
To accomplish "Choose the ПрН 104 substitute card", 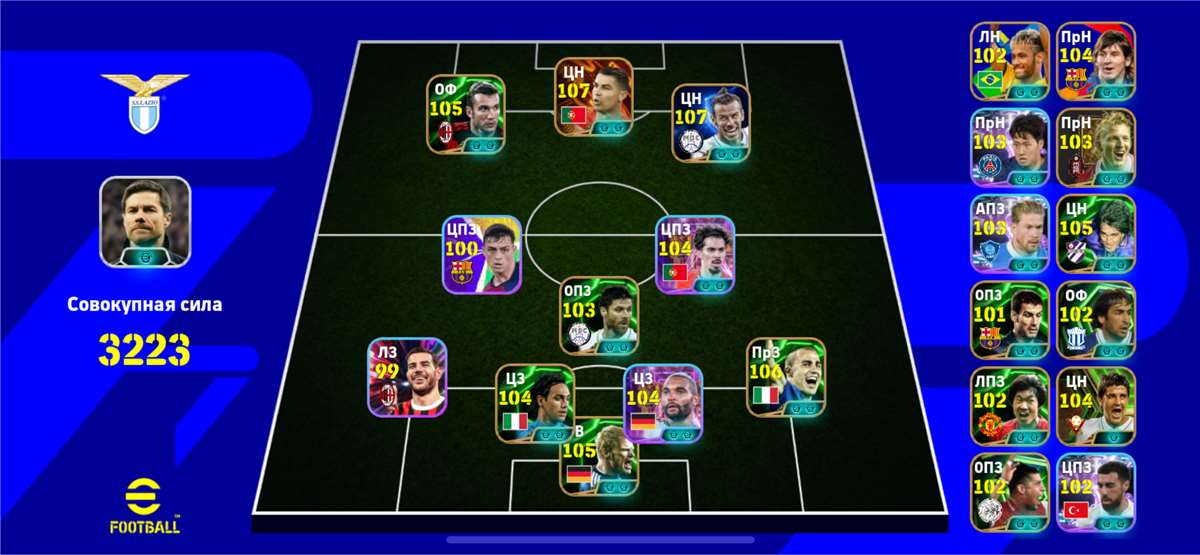I will point(1096,61).
